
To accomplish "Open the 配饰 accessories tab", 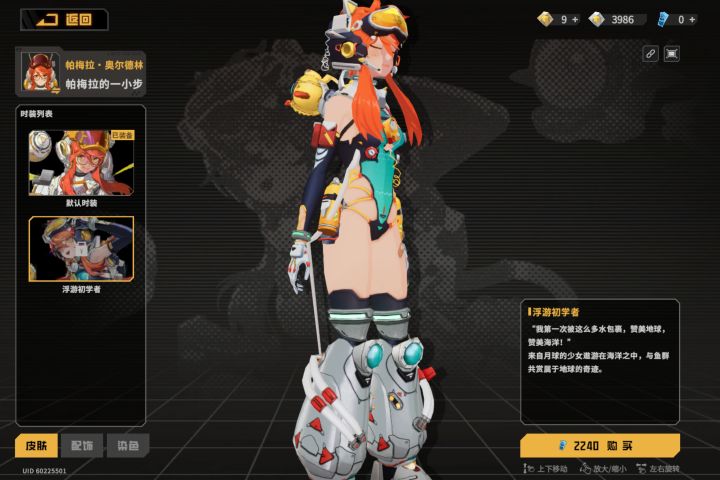I will point(82,445).
